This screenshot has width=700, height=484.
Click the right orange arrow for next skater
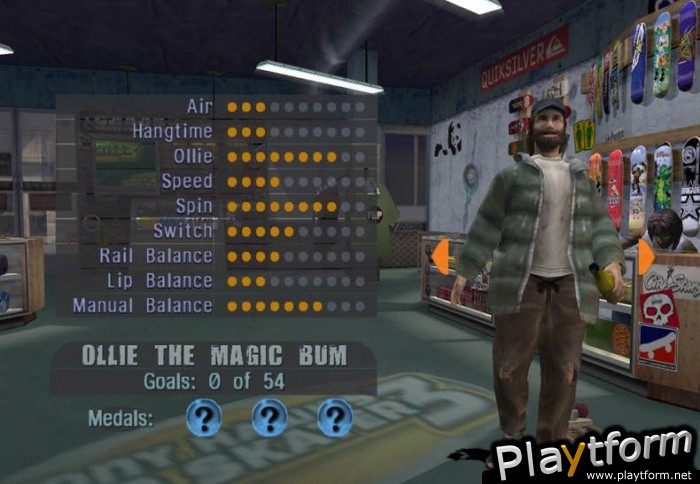click(x=645, y=257)
